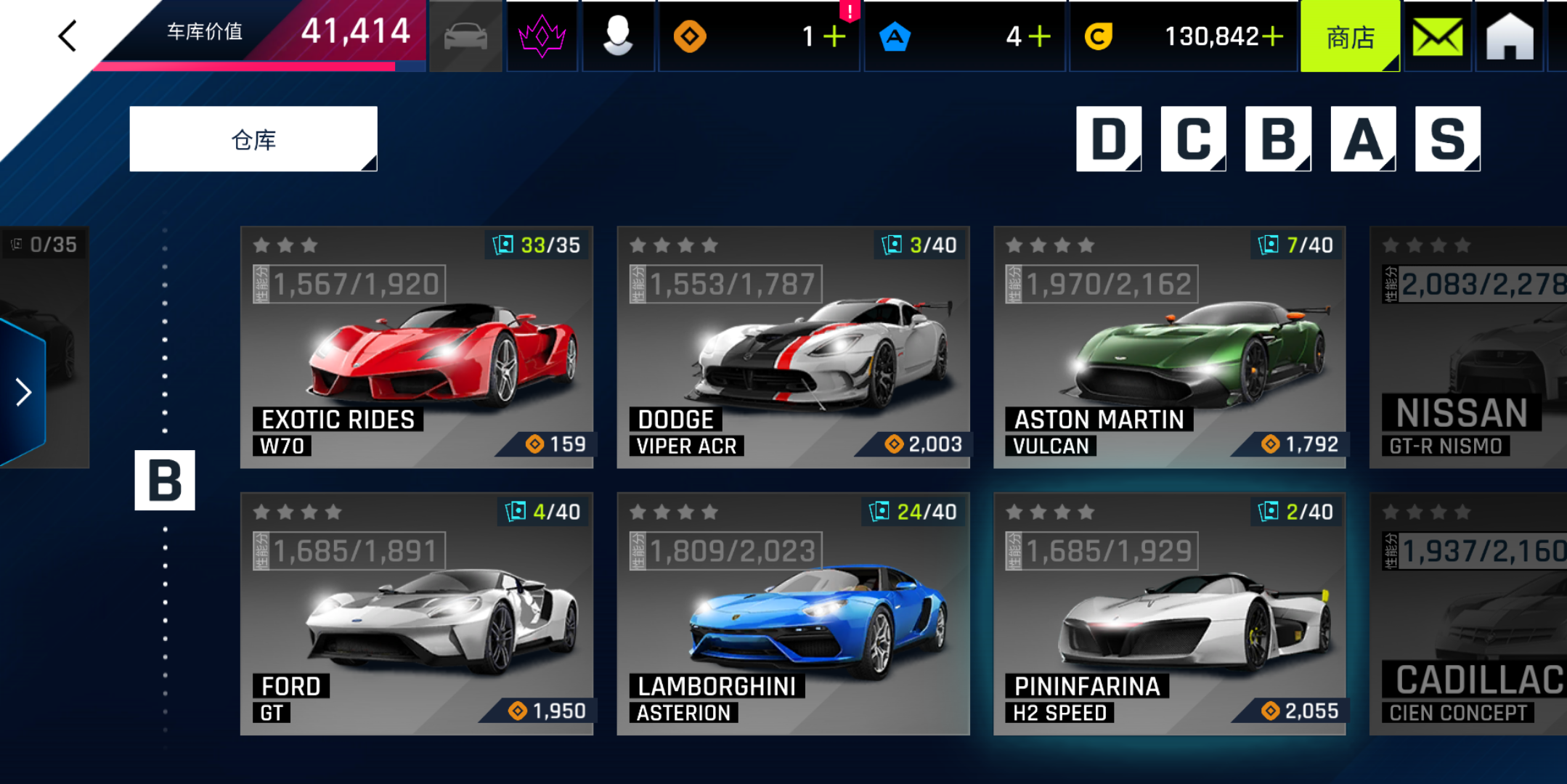Filter cars by class A
Image resolution: width=1567 pixels, height=784 pixels.
(1363, 139)
